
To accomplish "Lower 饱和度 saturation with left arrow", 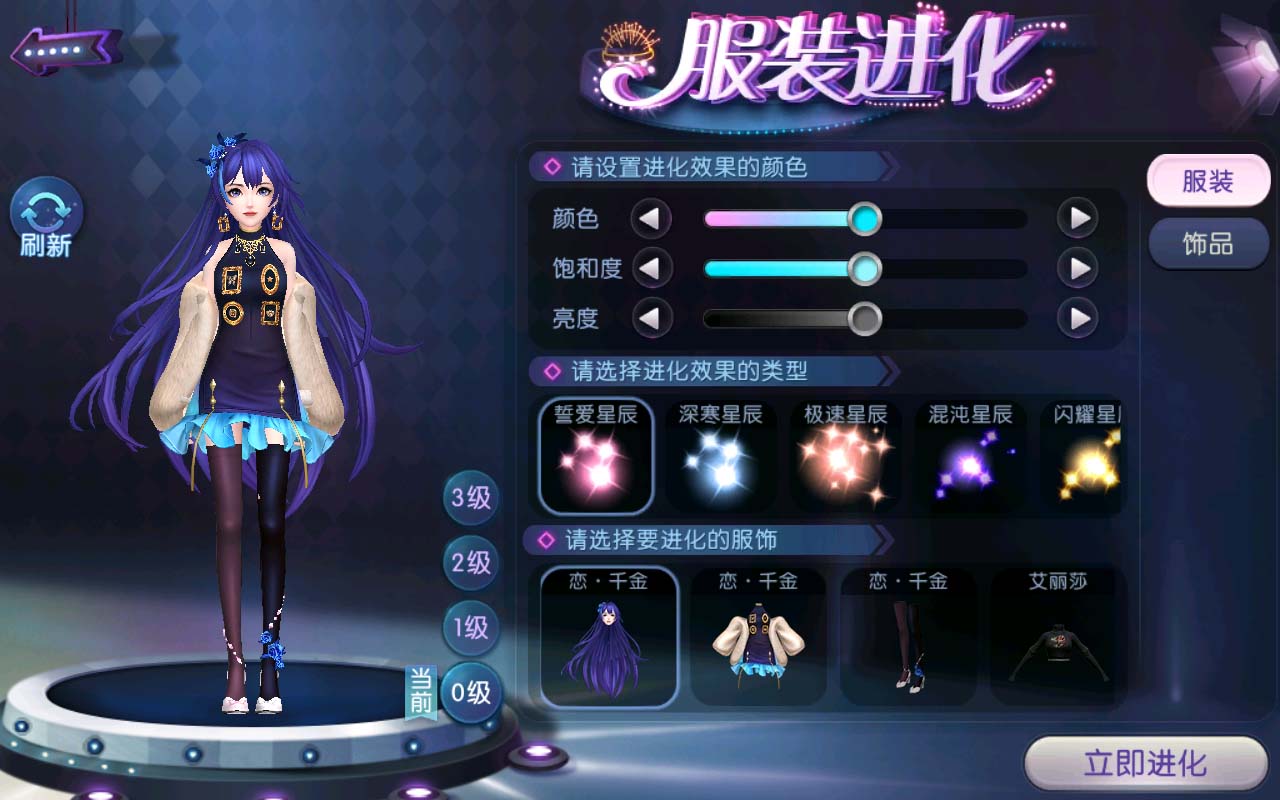I will click(651, 268).
